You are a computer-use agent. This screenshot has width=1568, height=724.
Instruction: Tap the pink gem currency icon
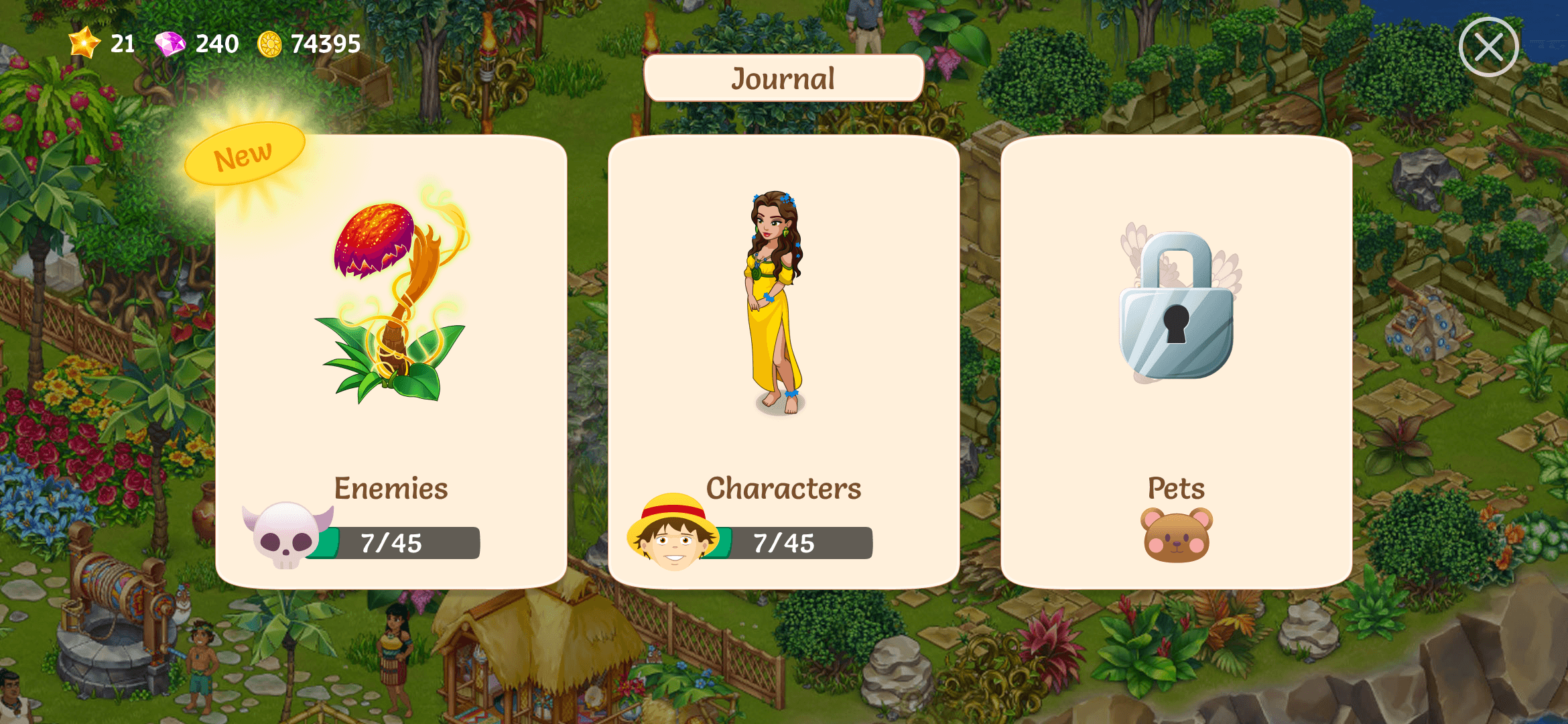(170, 44)
